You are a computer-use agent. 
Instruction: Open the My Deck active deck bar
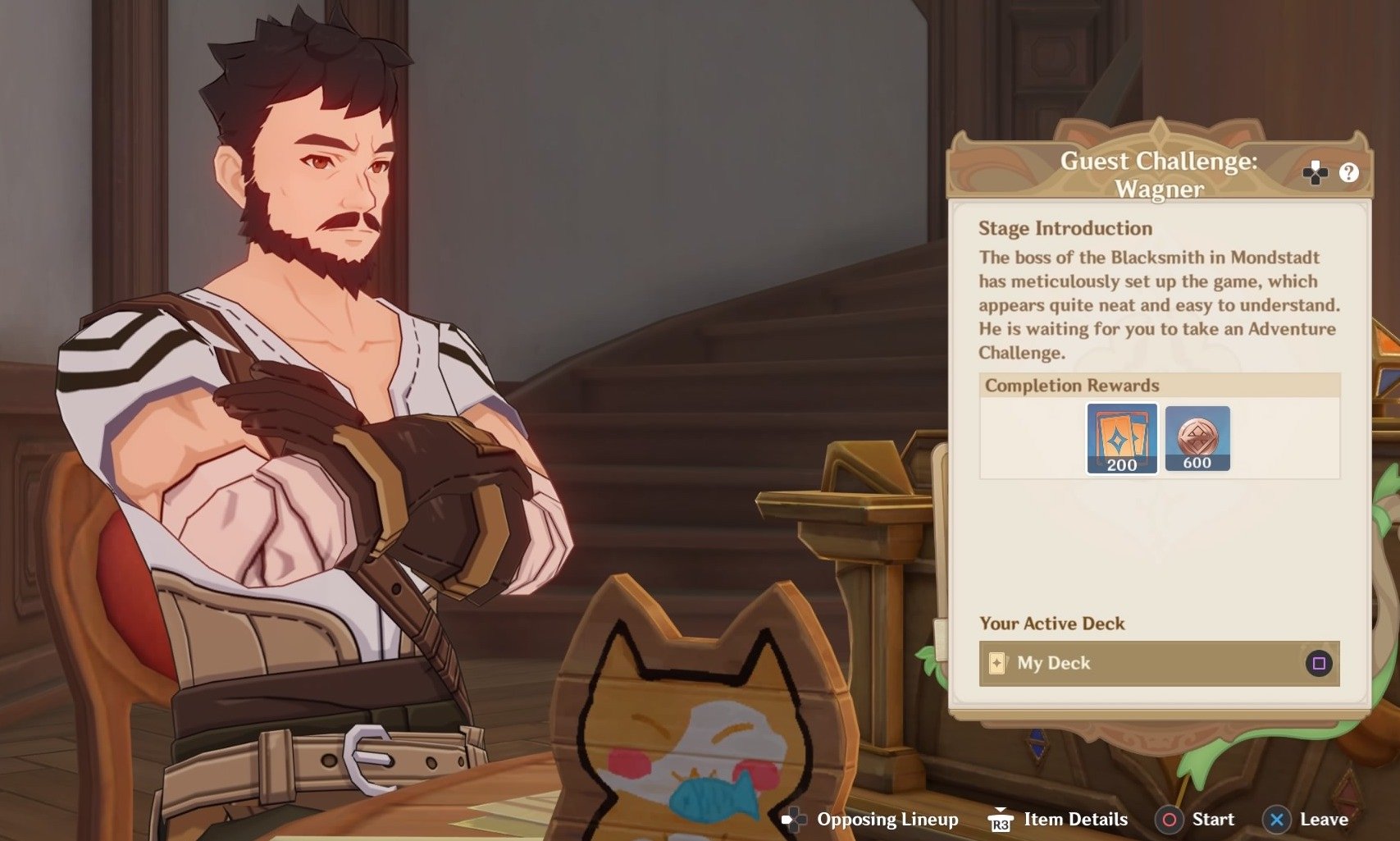[x=1158, y=663]
